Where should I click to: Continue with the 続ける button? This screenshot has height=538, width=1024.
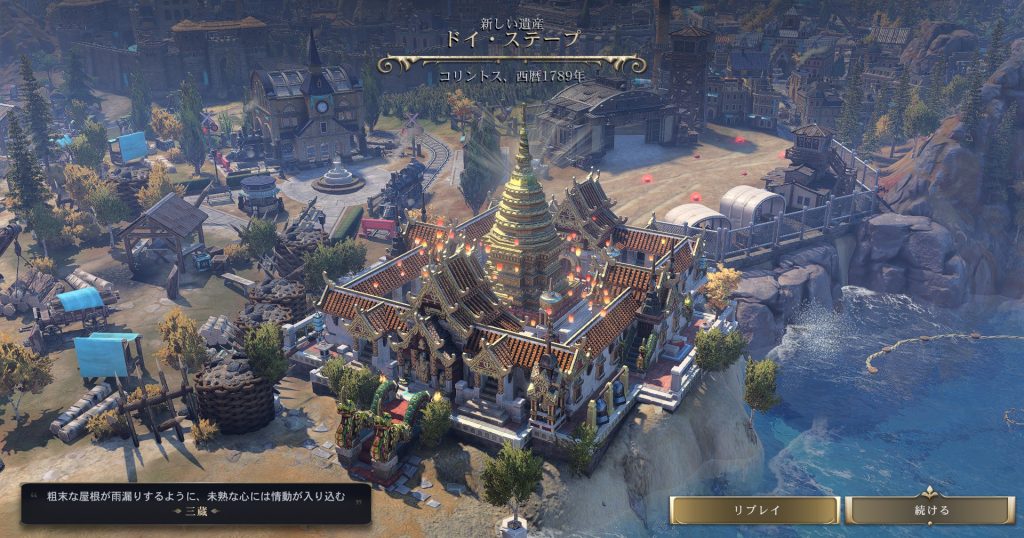coord(931,510)
